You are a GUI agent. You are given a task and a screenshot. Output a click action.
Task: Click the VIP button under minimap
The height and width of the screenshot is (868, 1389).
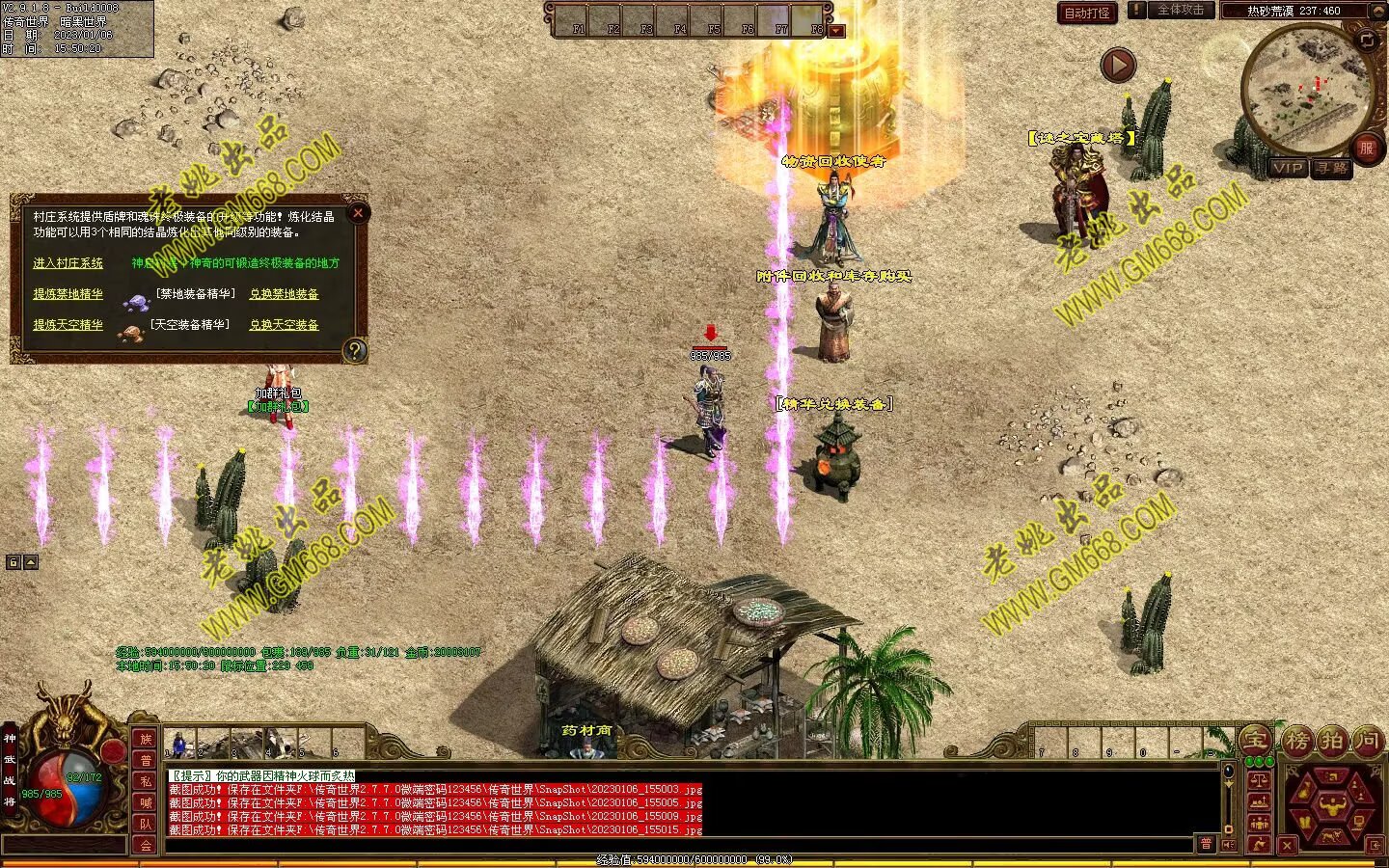1288,168
